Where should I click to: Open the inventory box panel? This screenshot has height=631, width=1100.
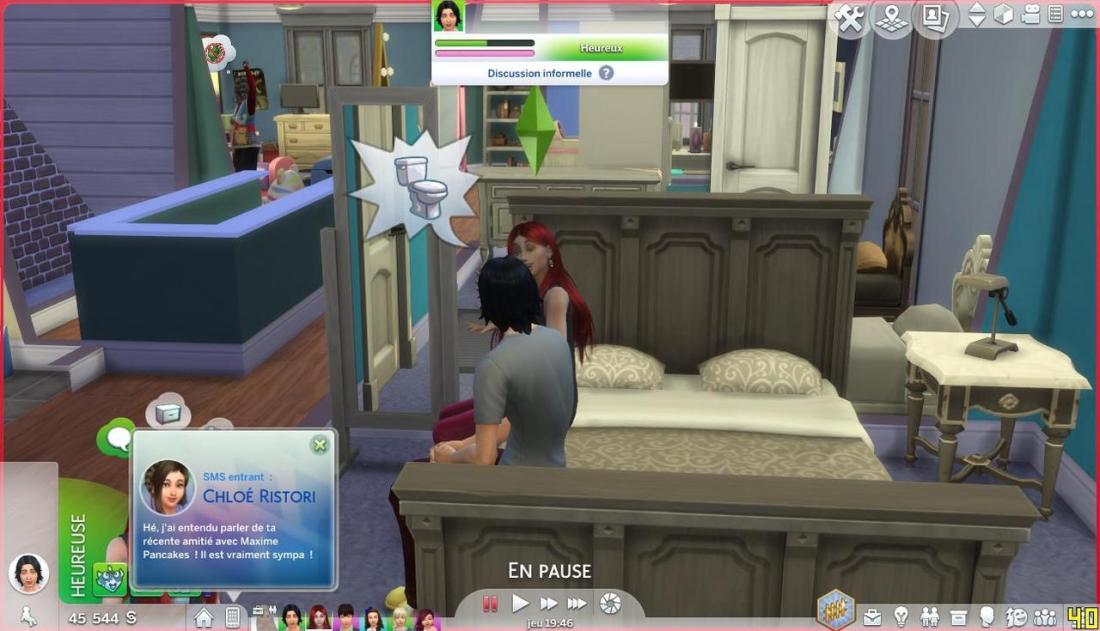coord(959,617)
